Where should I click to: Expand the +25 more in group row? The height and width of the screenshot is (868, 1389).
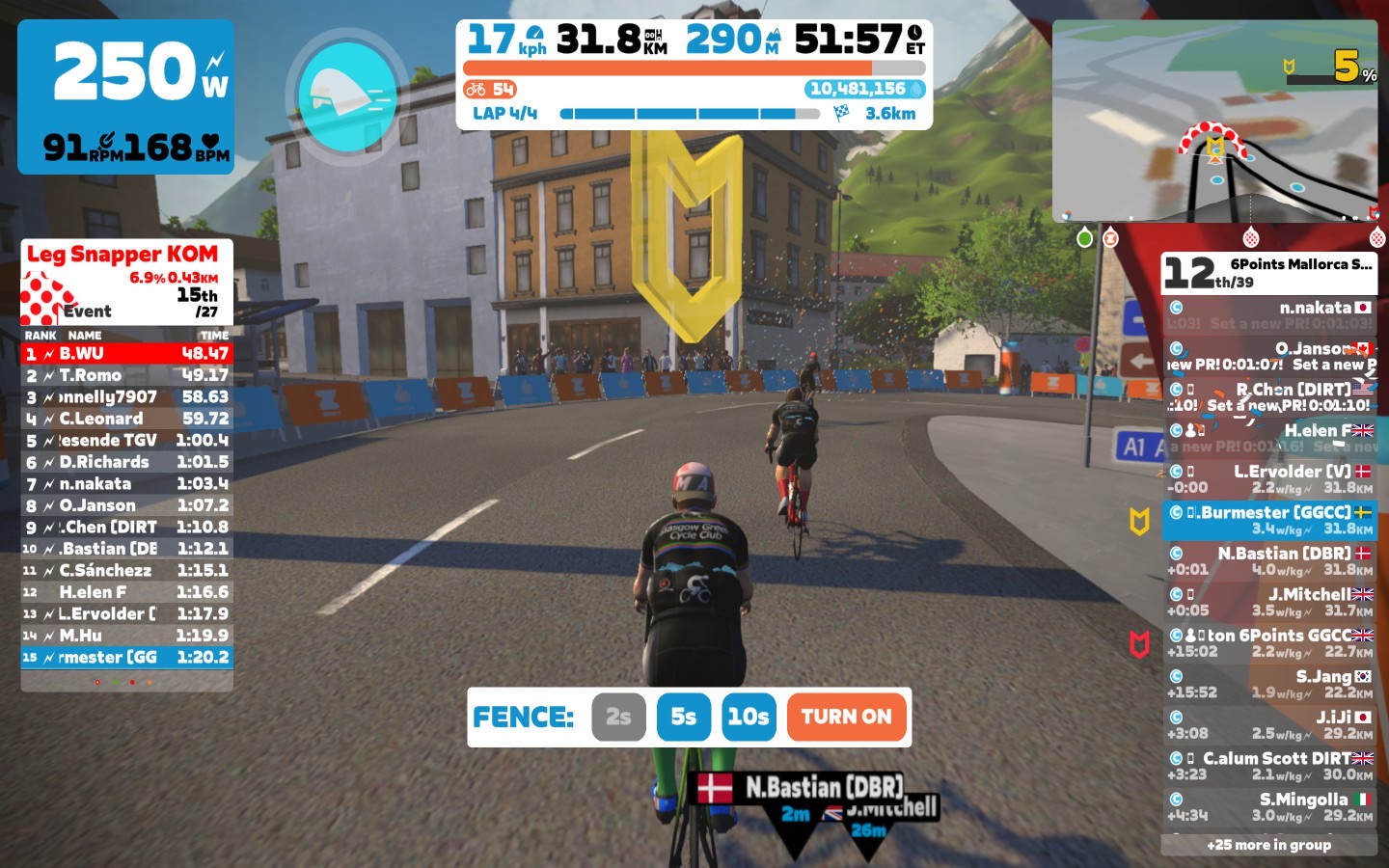[x=1268, y=845]
